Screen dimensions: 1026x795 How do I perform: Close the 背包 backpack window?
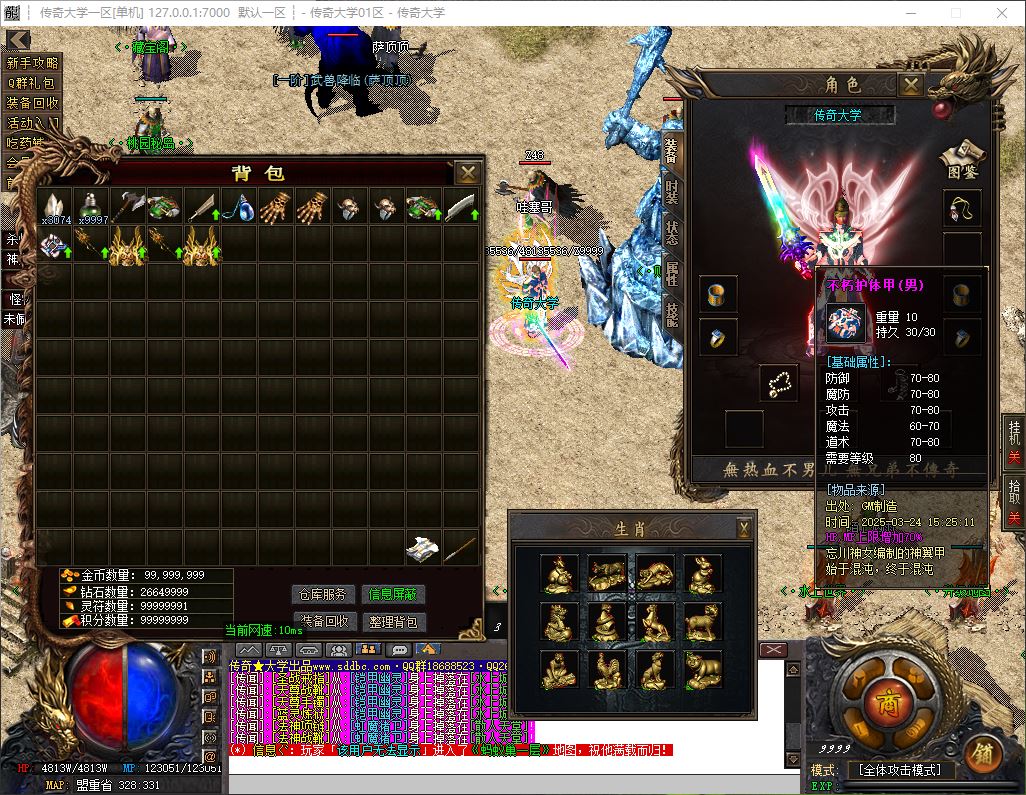[x=467, y=173]
